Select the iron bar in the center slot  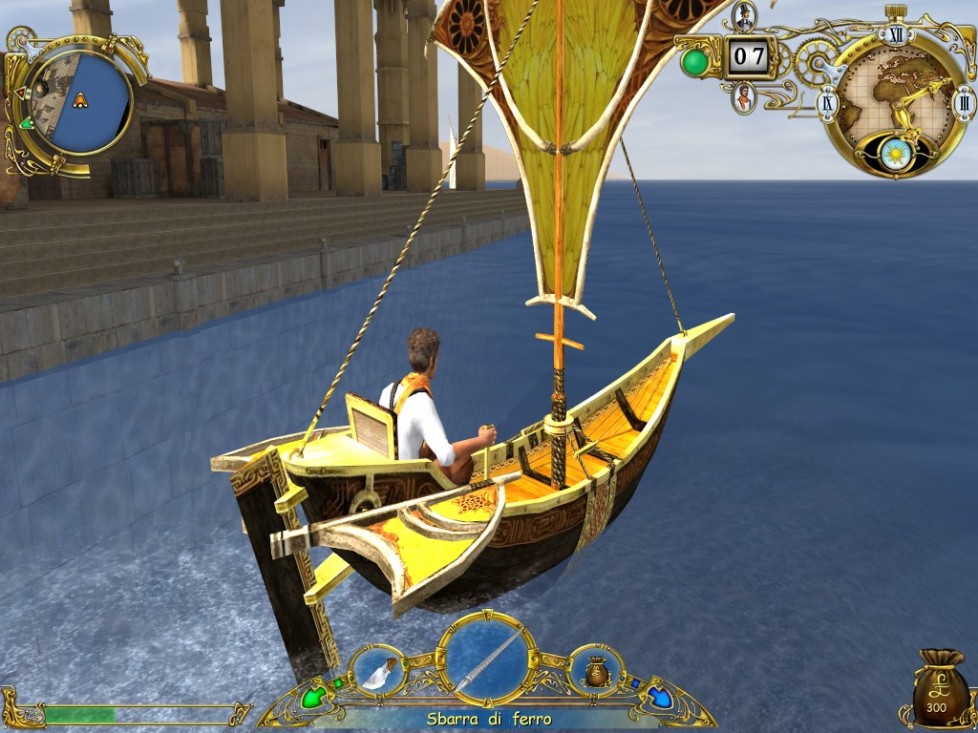pyautogui.click(x=489, y=659)
